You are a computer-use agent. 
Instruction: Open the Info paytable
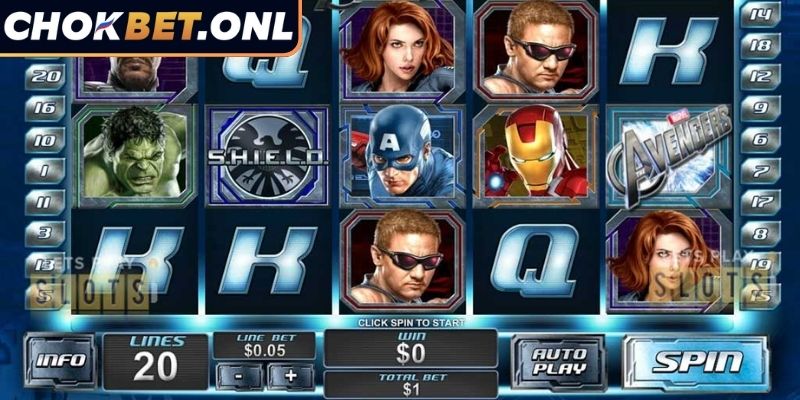click(x=61, y=361)
